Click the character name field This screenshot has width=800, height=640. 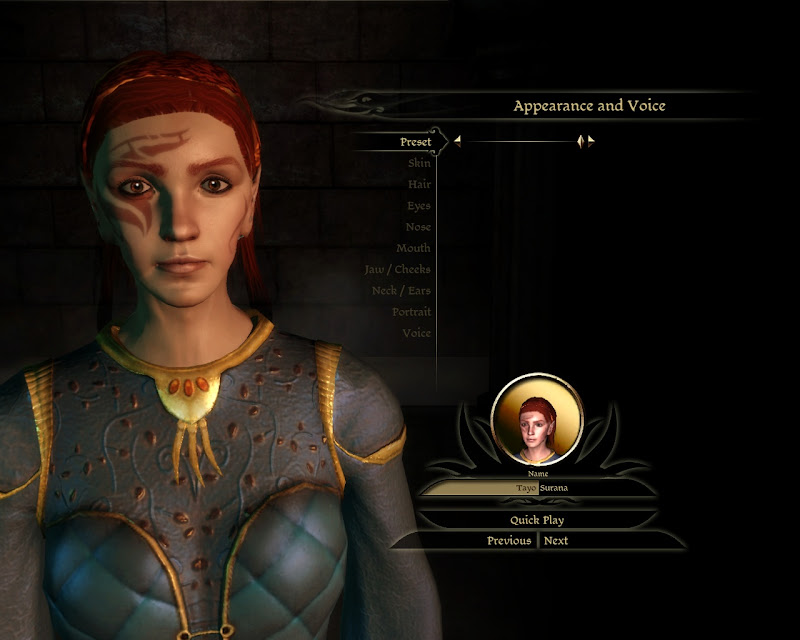[x=538, y=487]
